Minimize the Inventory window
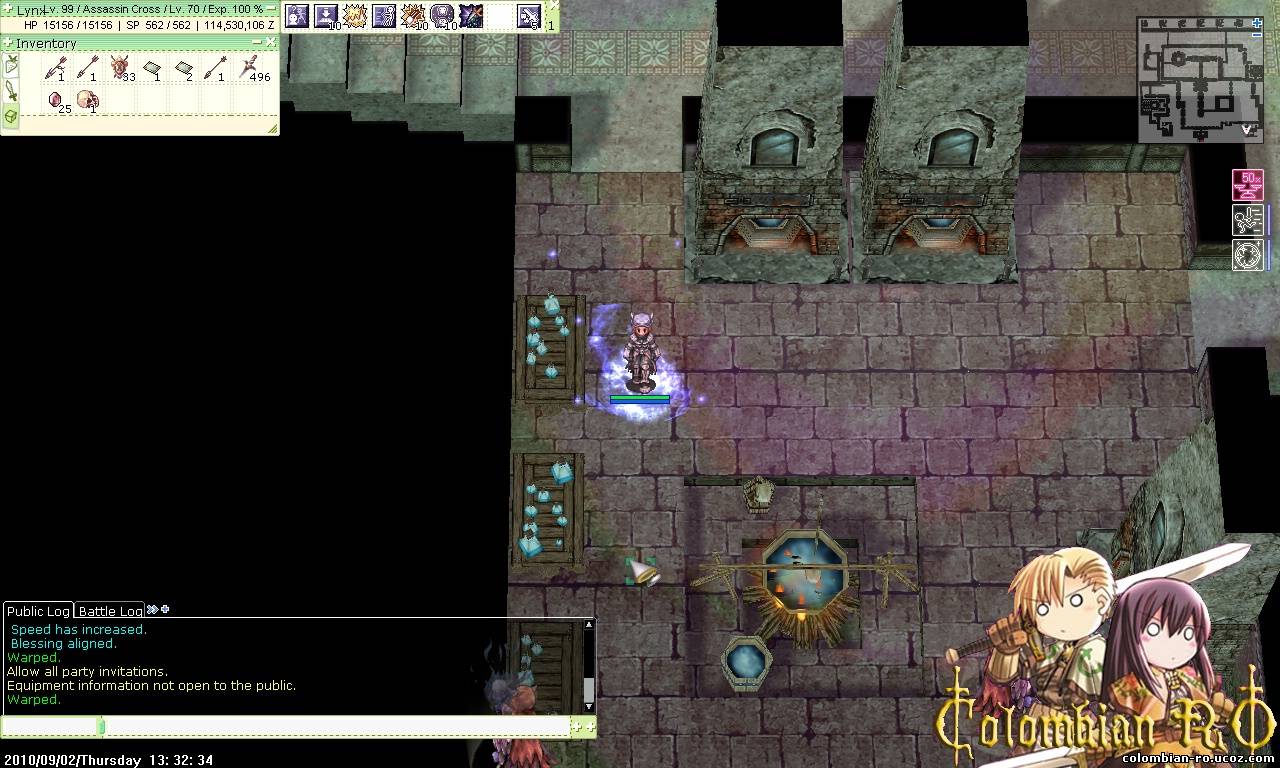This screenshot has width=1280, height=768. pyautogui.click(x=258, y=42)
